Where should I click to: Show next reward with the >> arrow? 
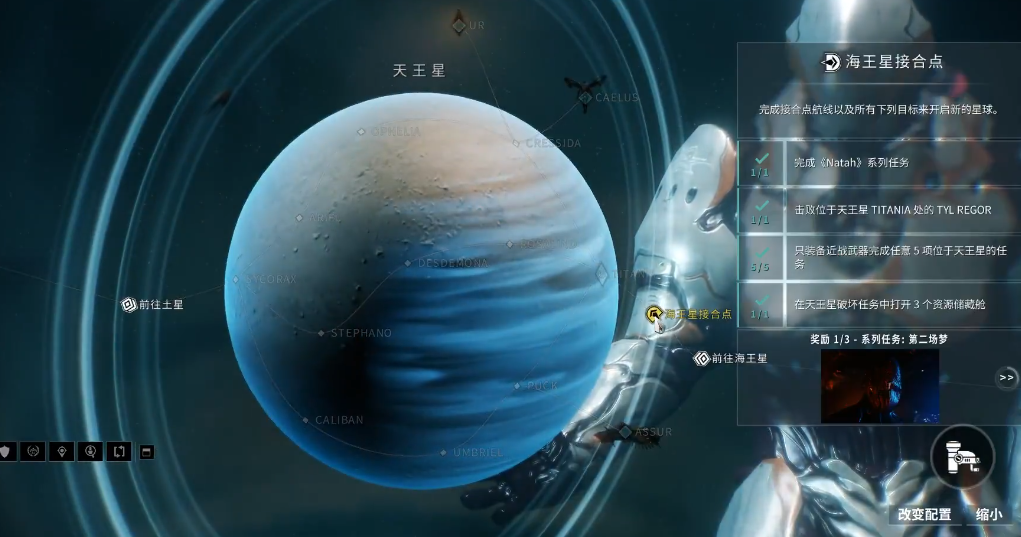pyautogui.click(x=1005, y=377)
